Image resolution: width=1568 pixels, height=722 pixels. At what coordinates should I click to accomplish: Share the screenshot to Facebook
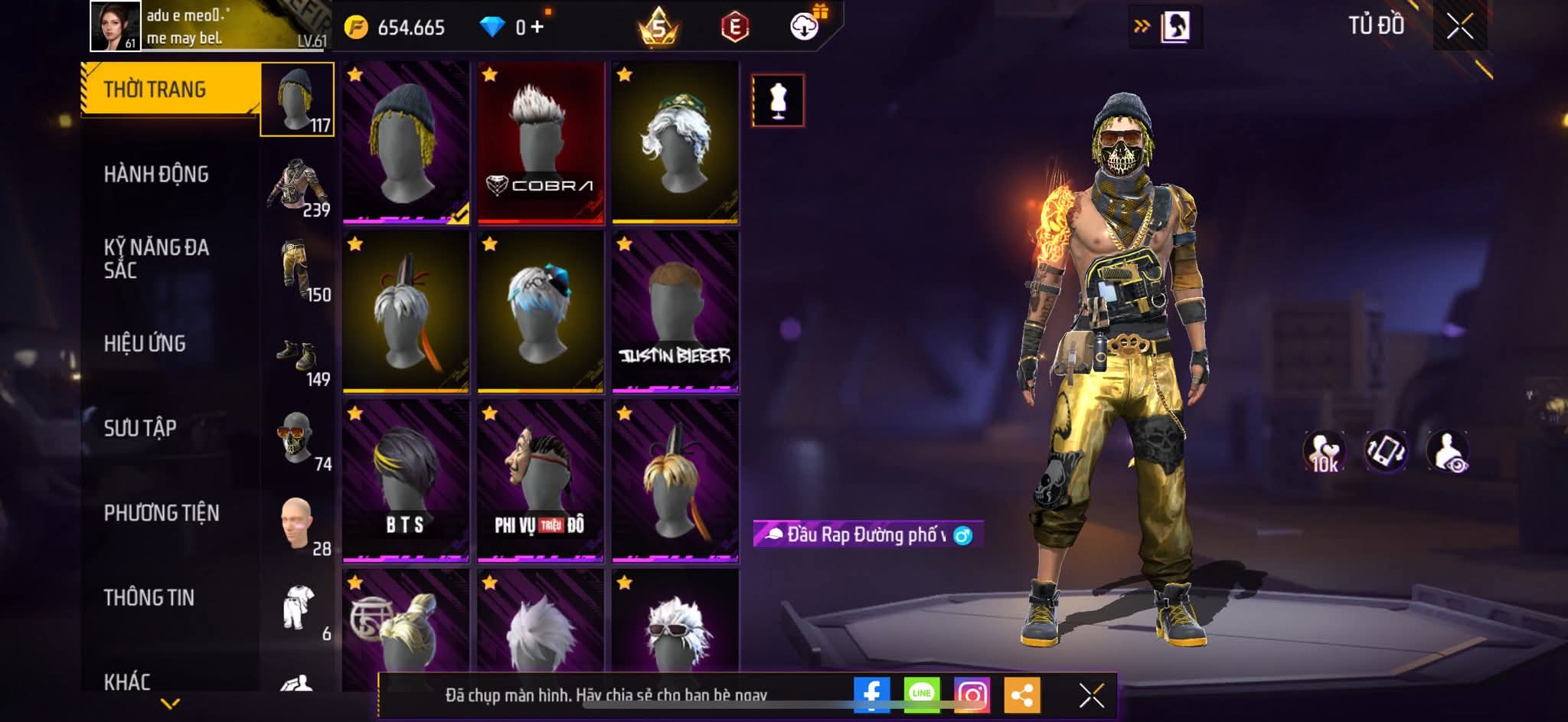(x=871, y=694)
